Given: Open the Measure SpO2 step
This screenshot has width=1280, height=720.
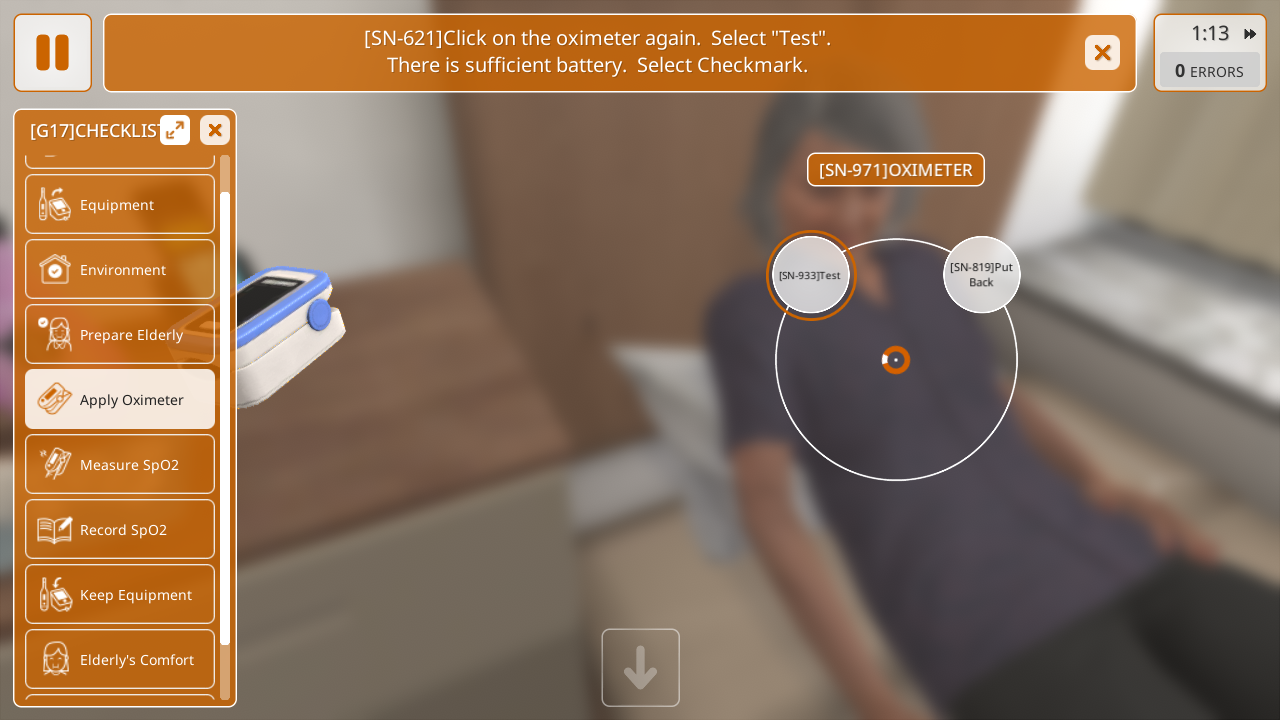Looking at the screenshot, I should [120, 464].
